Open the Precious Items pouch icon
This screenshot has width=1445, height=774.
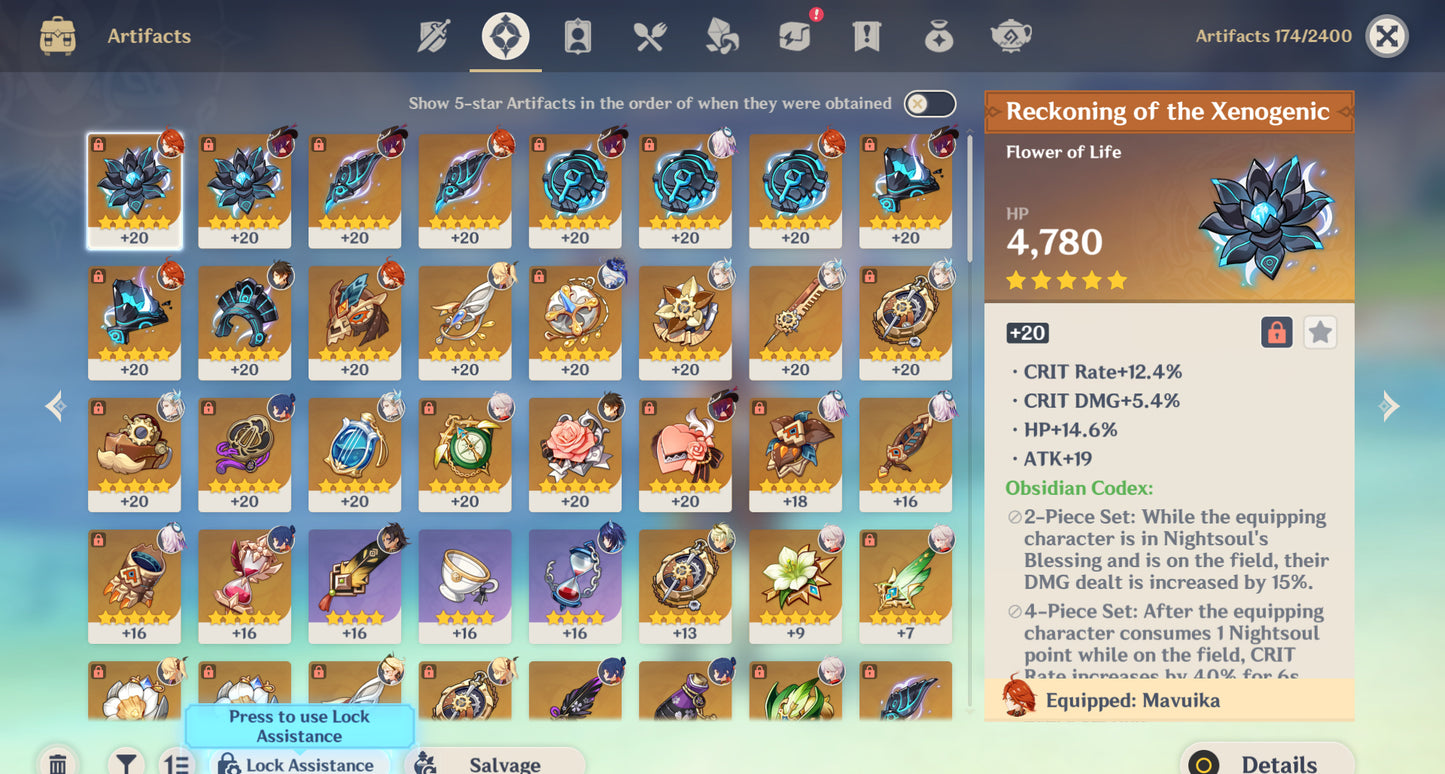[x=938, y=36]
